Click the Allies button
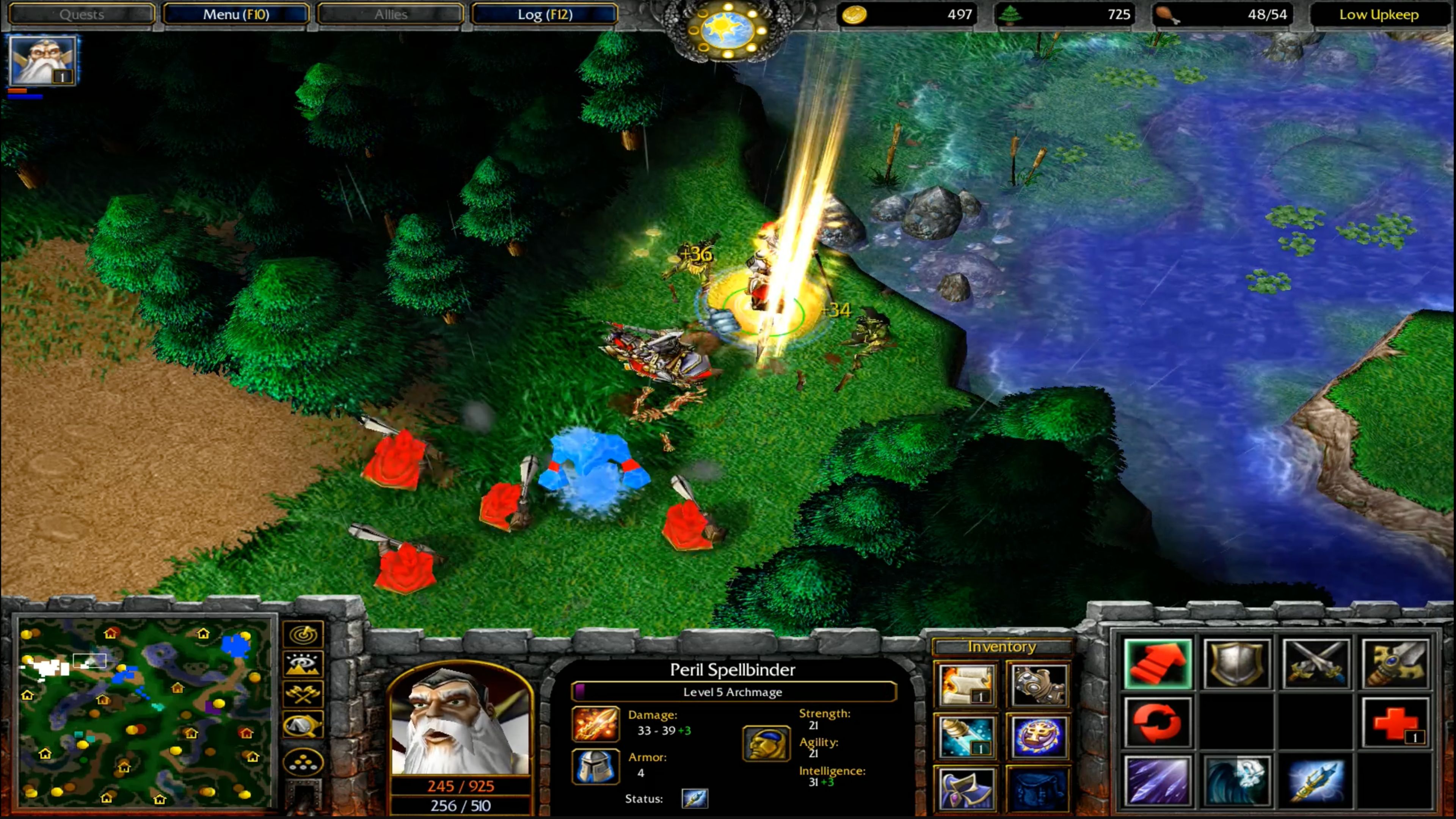The width and height of the screenshot is (1456, 819). 391,14
